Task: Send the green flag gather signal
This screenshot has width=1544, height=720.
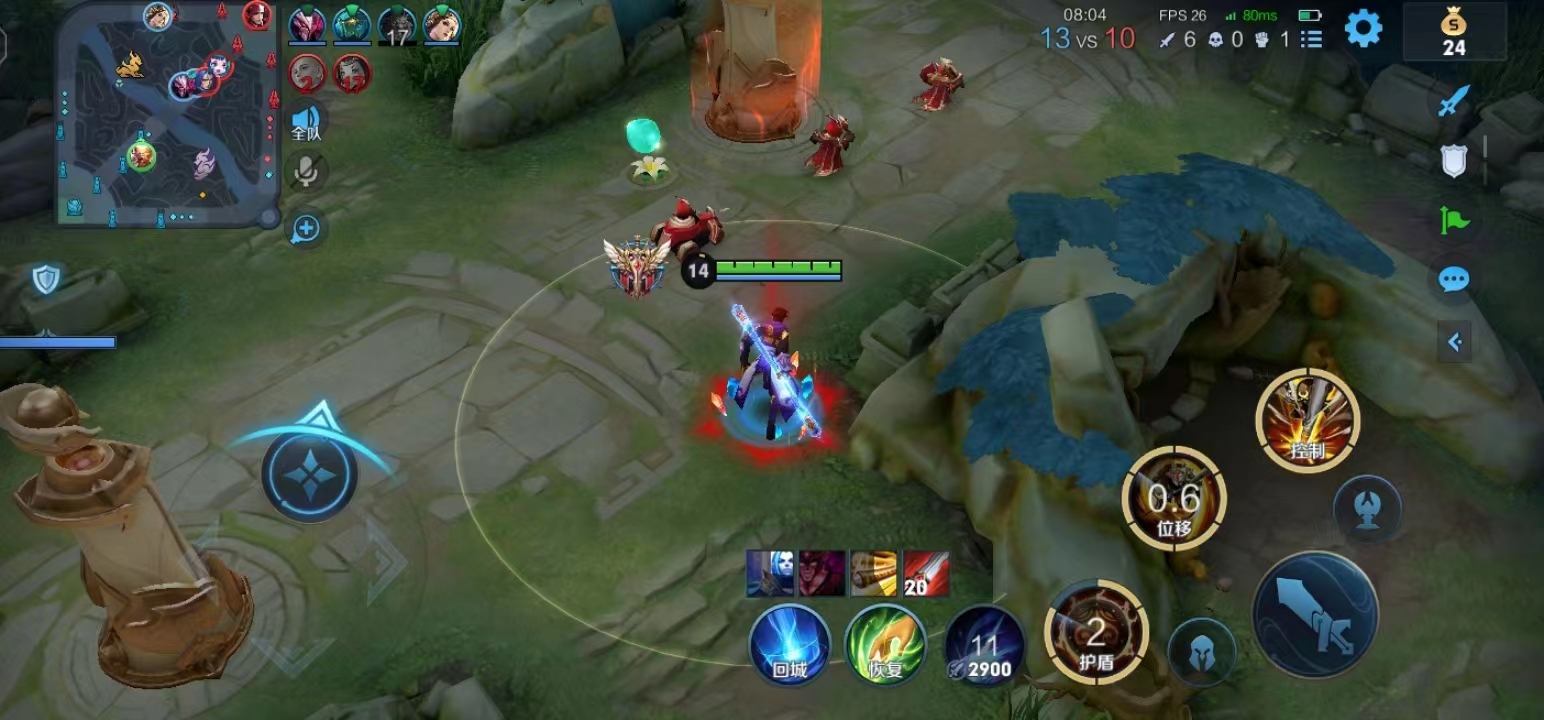Action: click(1454, 219)
